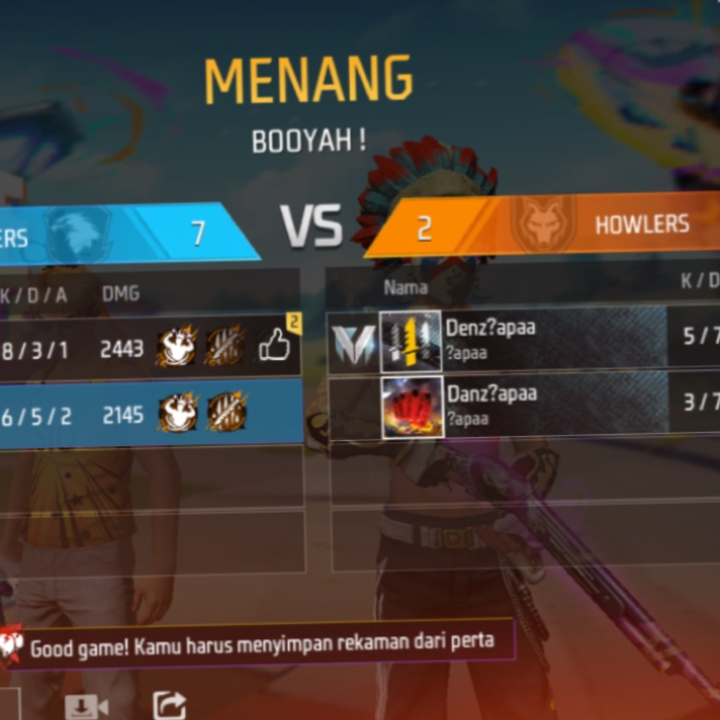Save the match replay recording
The image size is (720, 720).
(86, 705)
